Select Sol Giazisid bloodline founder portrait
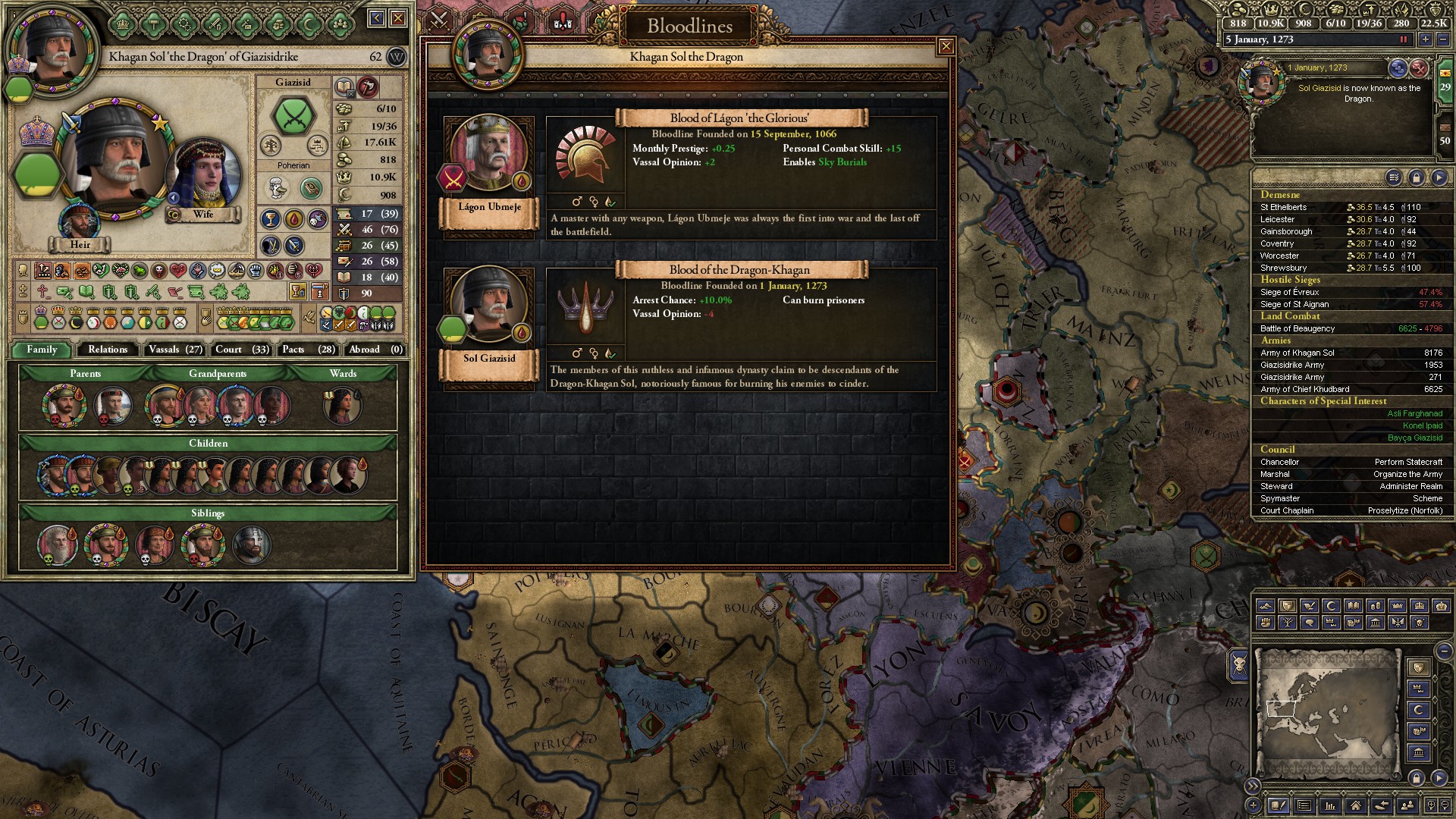Image resolution: width=1456 pixels, height=819 pixels. point(489,306)
